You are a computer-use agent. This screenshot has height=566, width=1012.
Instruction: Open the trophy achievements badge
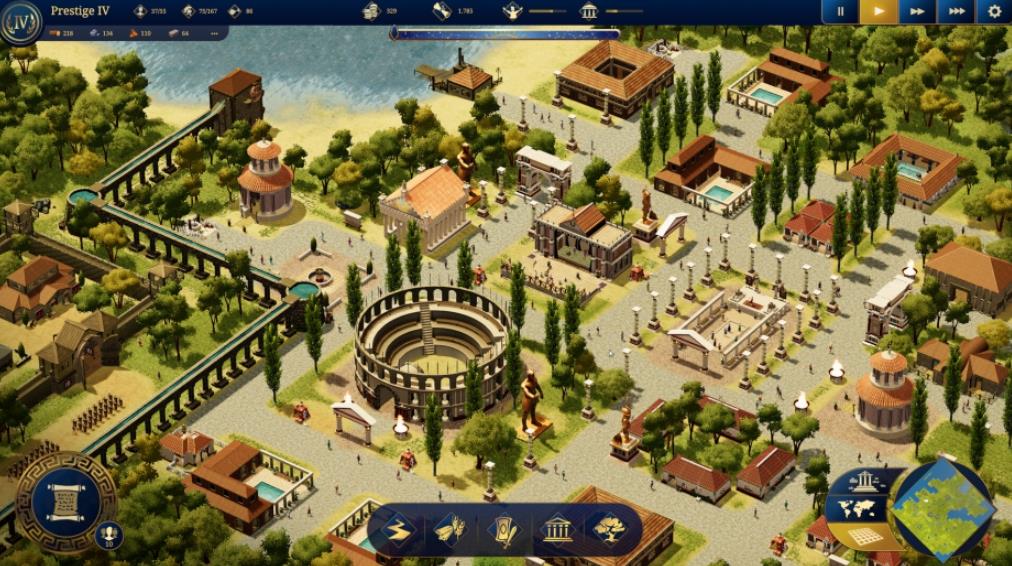tap(109, 536)
